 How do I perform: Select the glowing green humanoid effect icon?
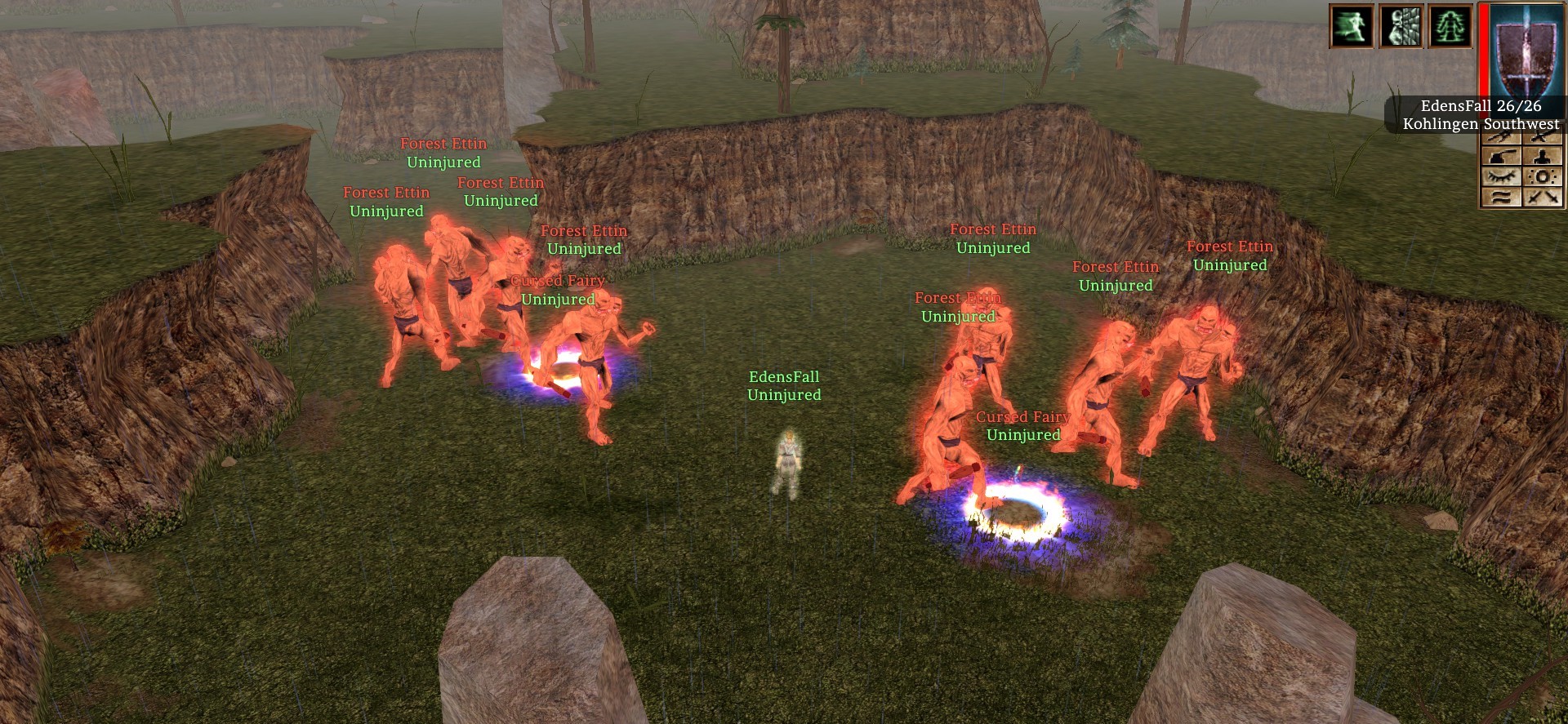[x=1450, y=26]
